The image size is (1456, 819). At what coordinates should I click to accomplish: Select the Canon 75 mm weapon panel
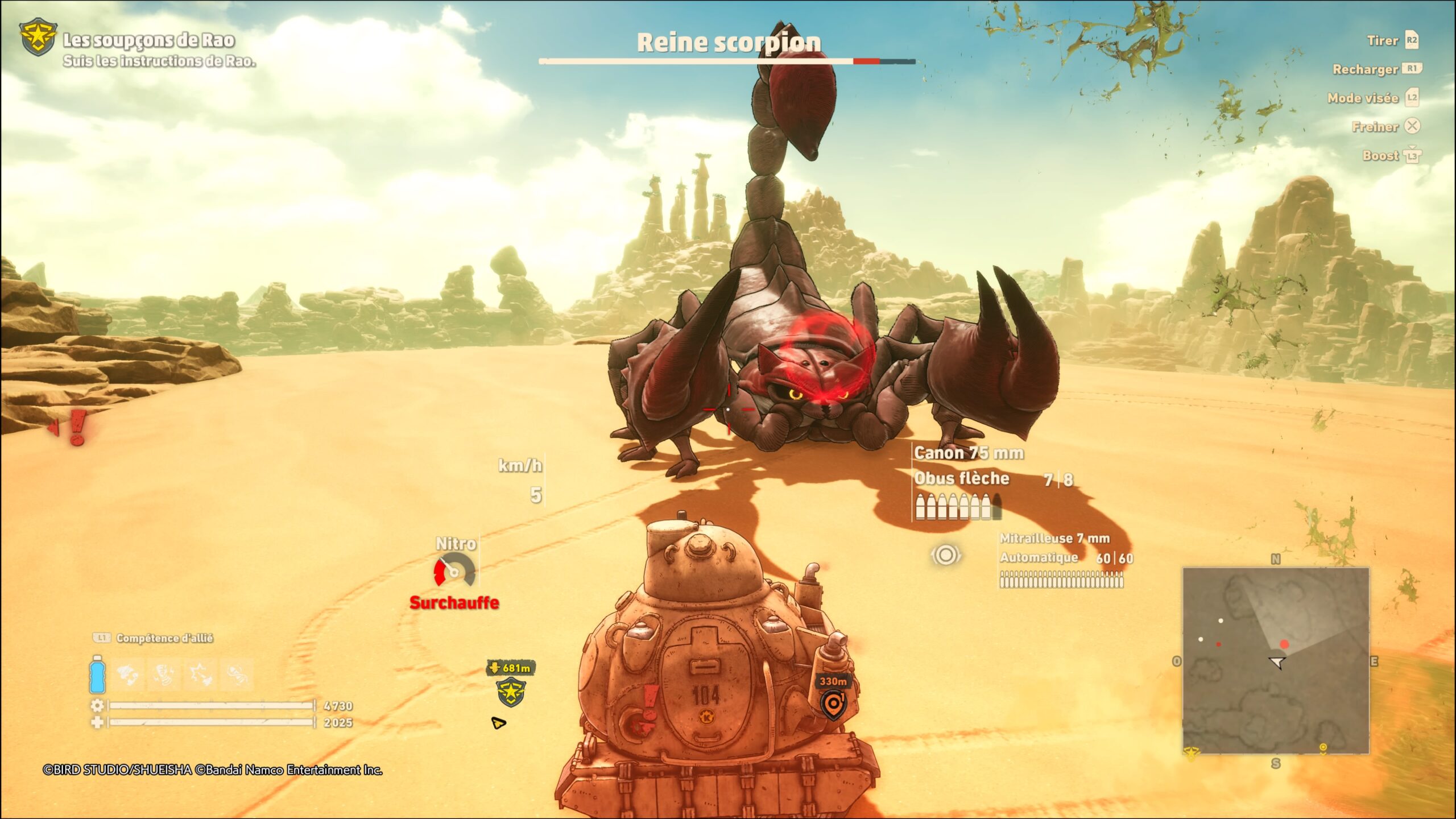(969, 453)
